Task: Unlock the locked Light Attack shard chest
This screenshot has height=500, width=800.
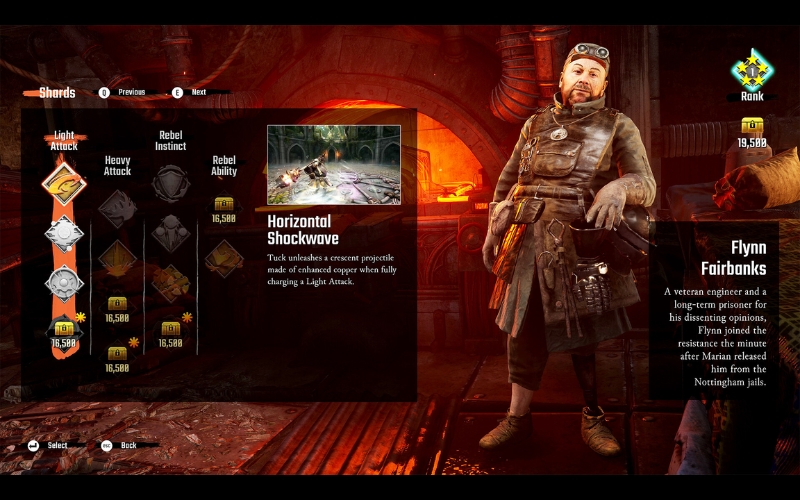Action: [64, 328]
